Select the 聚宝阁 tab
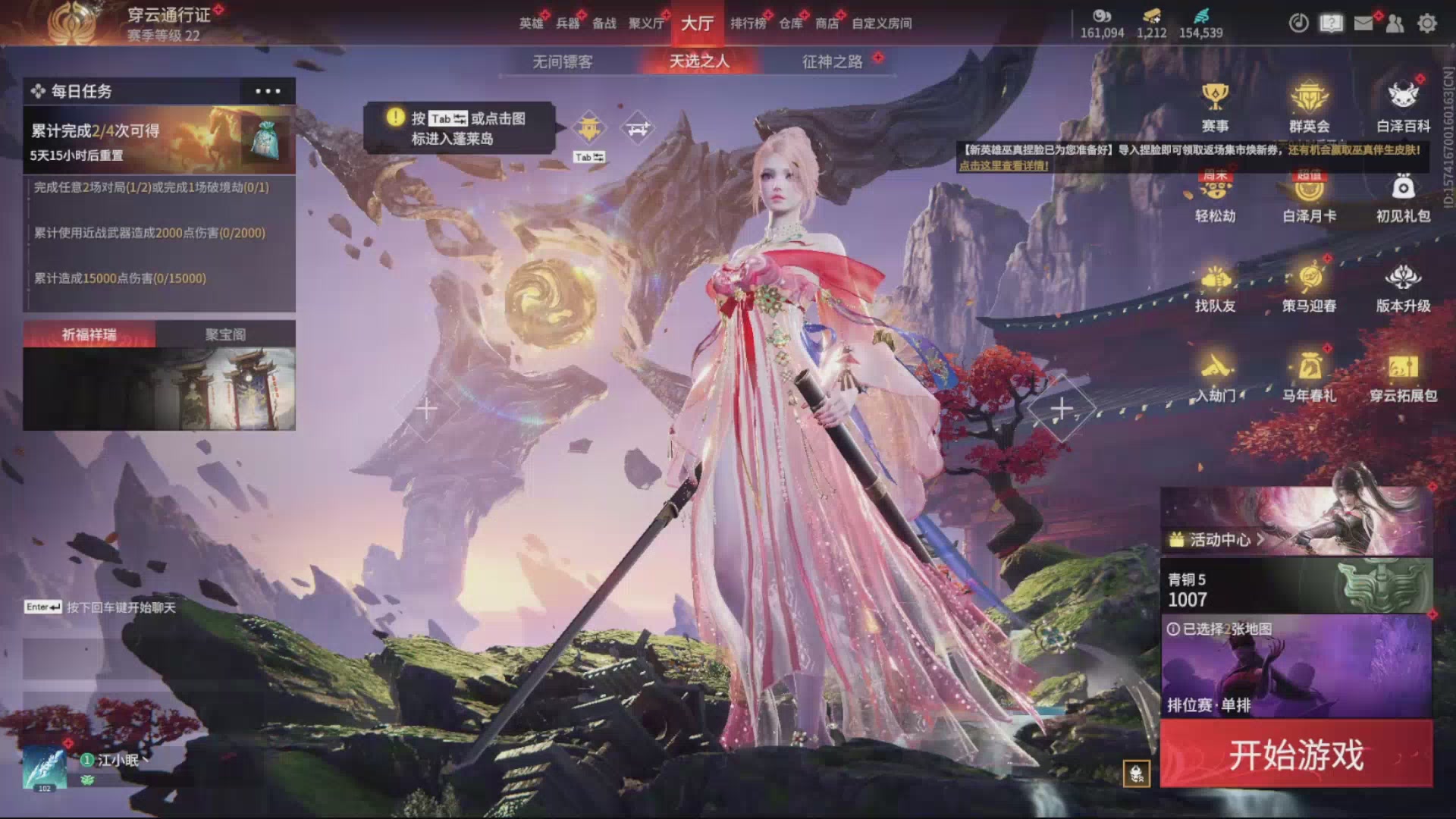Screen dimensions: 1456x819 point(225,334)
